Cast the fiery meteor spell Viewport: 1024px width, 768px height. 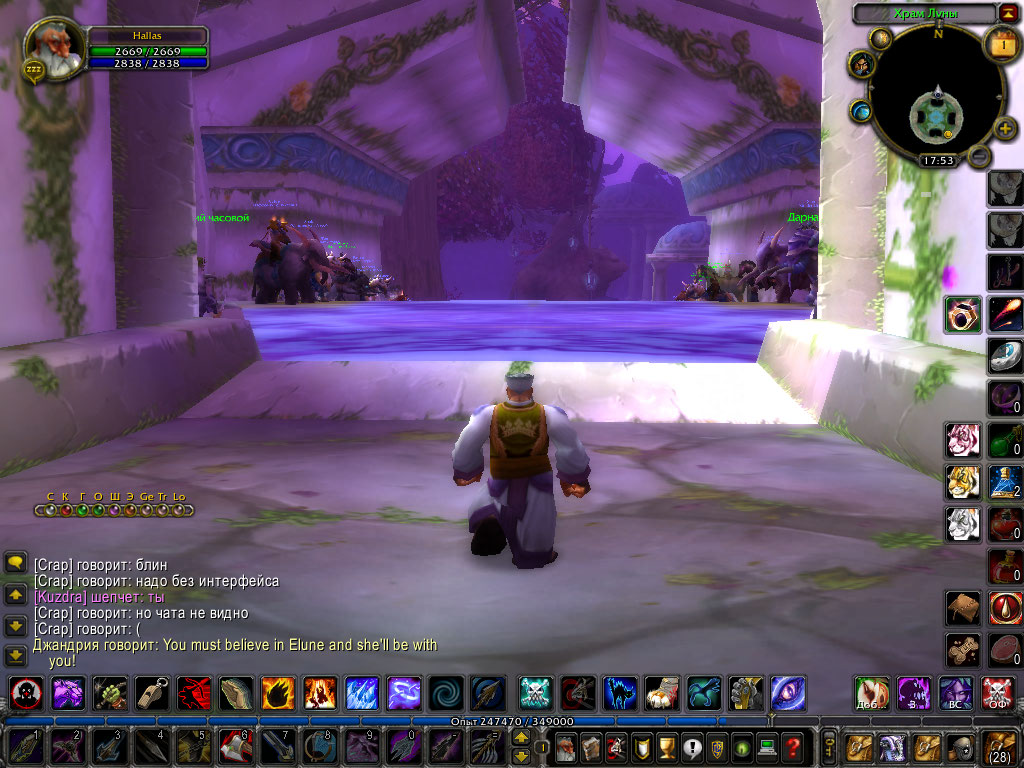(x=1004, y=315)
